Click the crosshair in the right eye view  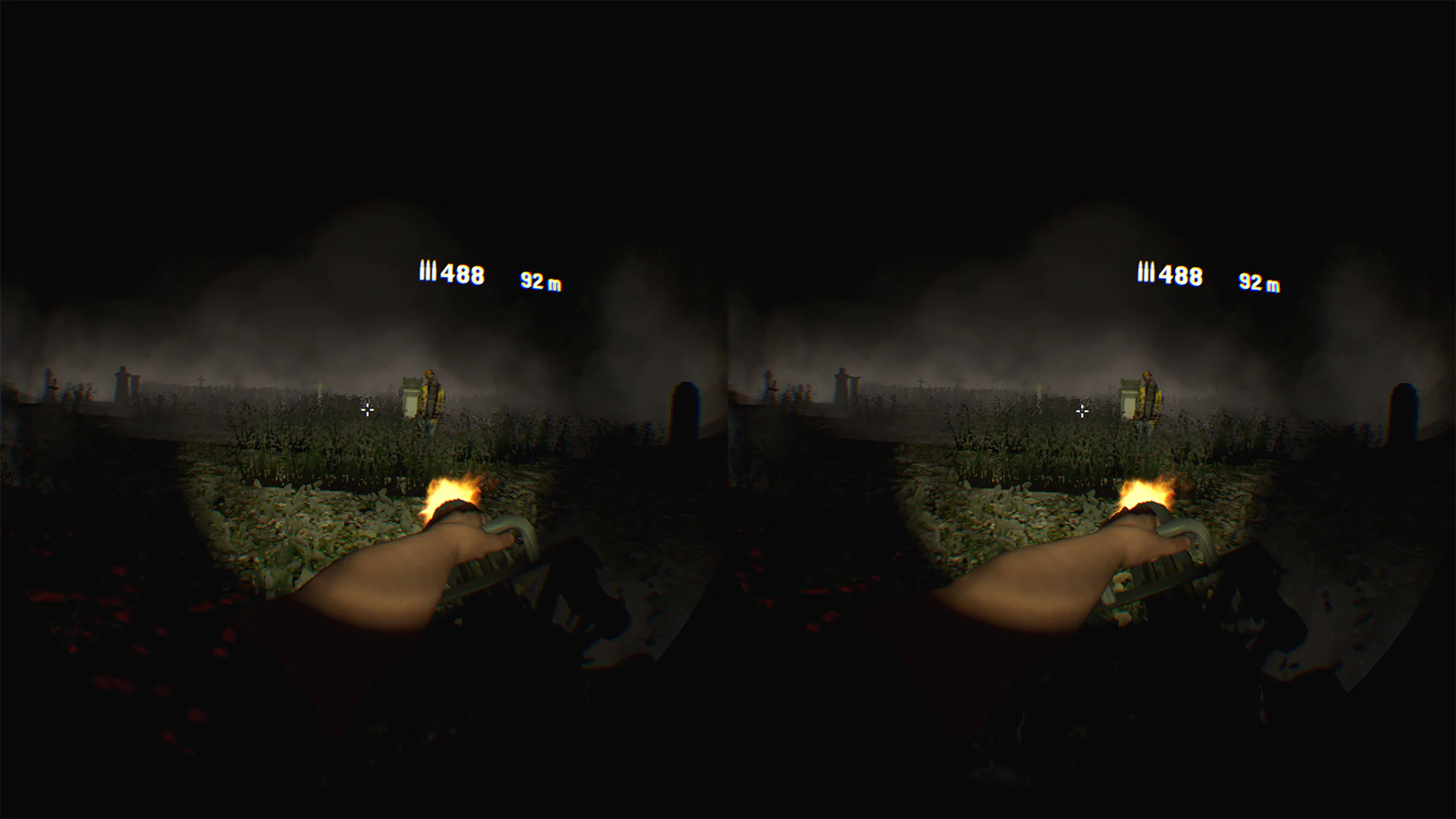[x=1081, y=411]
